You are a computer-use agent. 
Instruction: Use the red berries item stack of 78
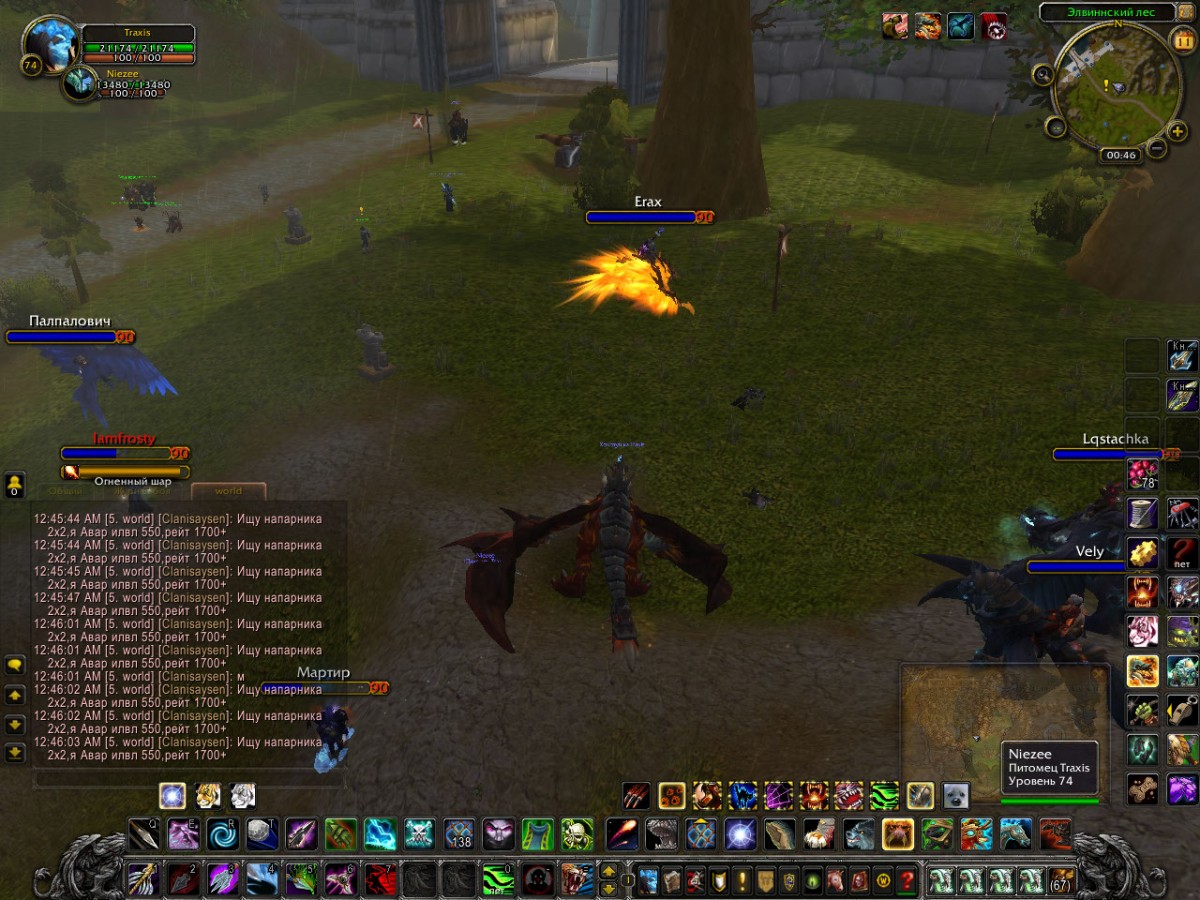[x=1142, y=474]
